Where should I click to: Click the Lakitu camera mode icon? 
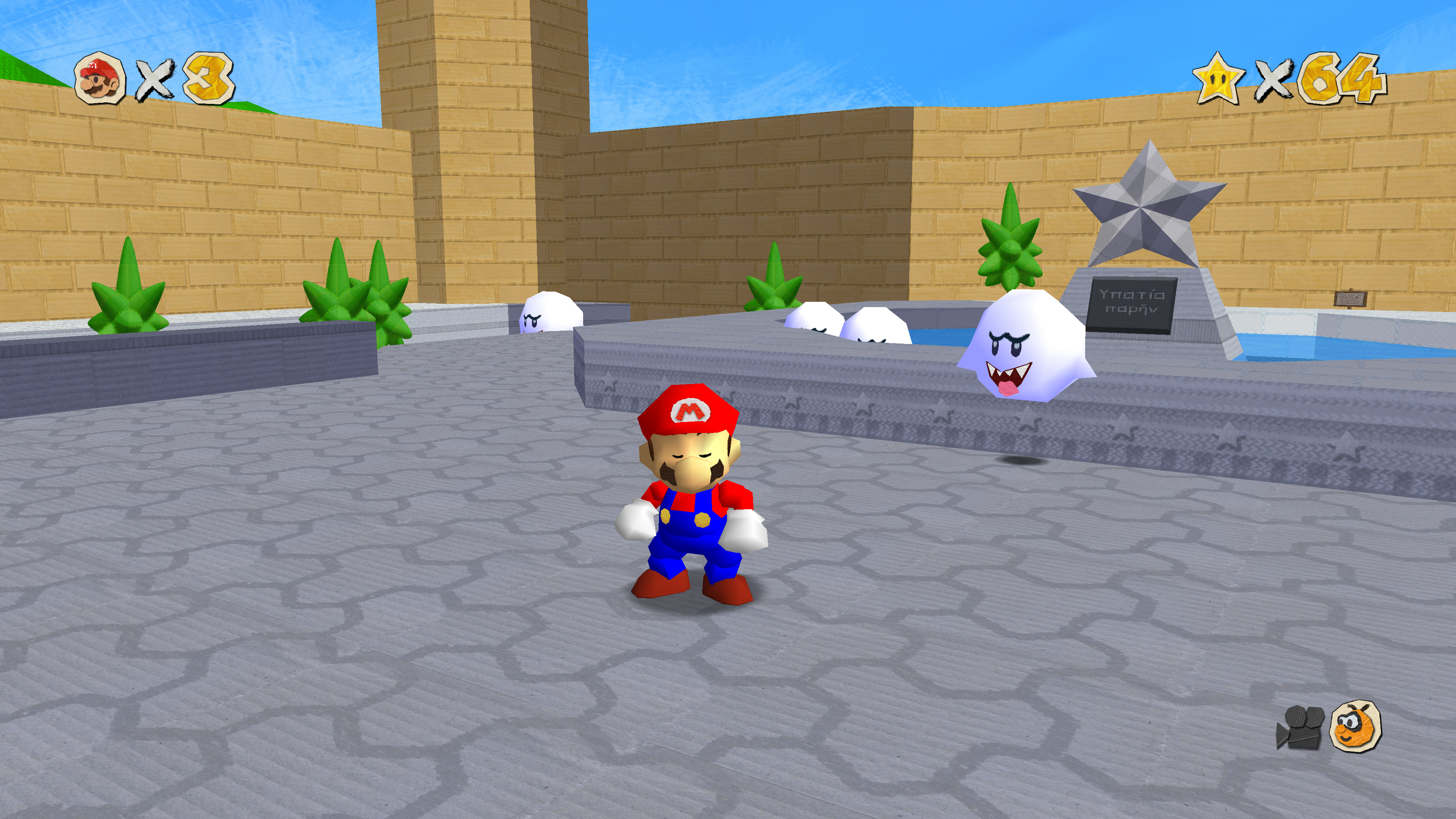tap(1356, 726)
